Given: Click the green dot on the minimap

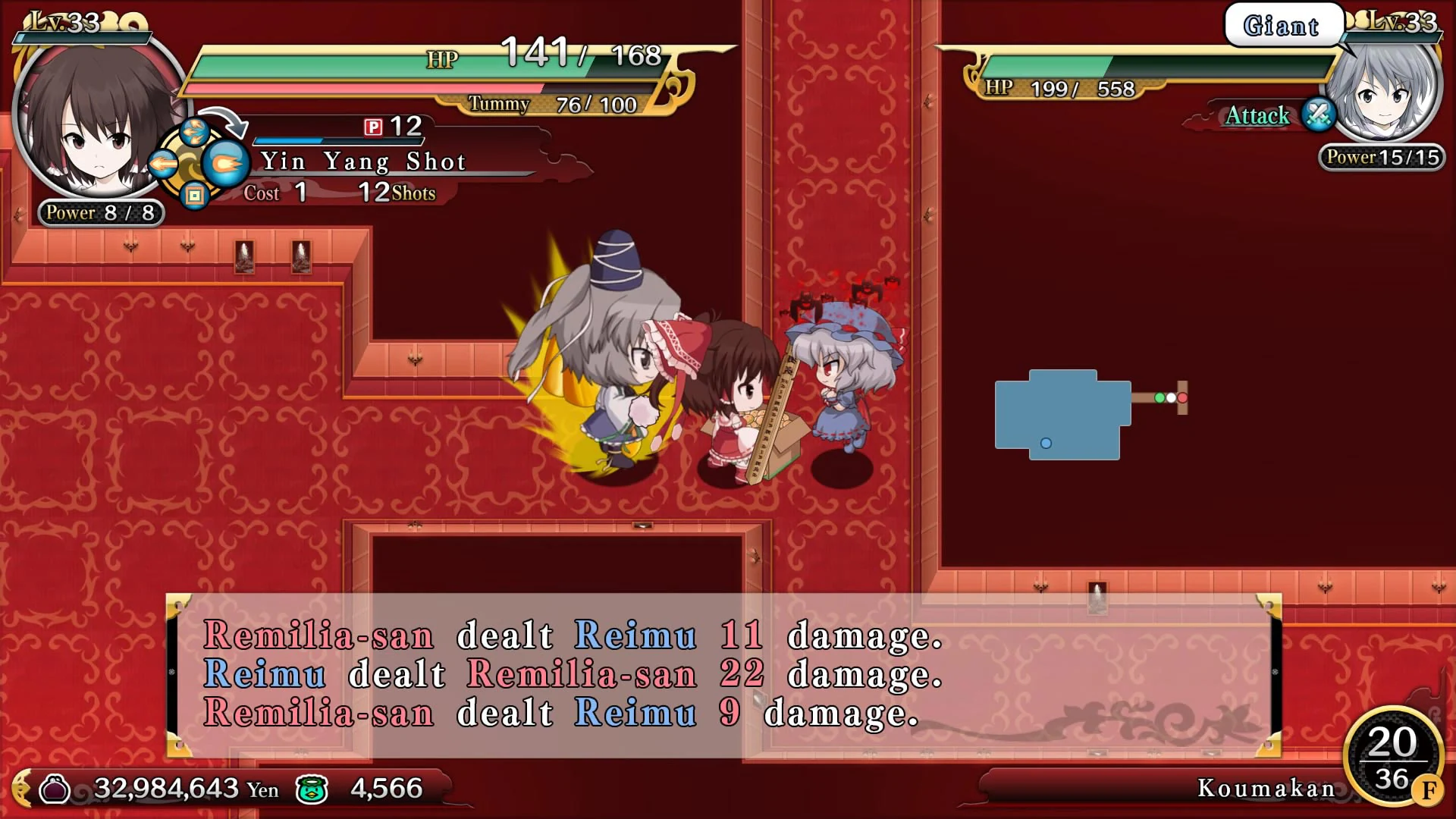Looking at the screenshot, I should [1159, 399].
